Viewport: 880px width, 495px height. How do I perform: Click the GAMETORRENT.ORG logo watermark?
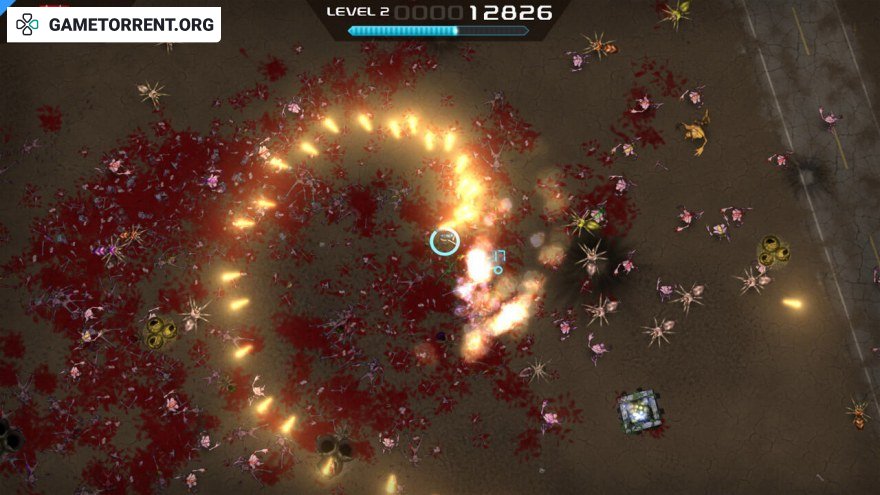[114, 24]
